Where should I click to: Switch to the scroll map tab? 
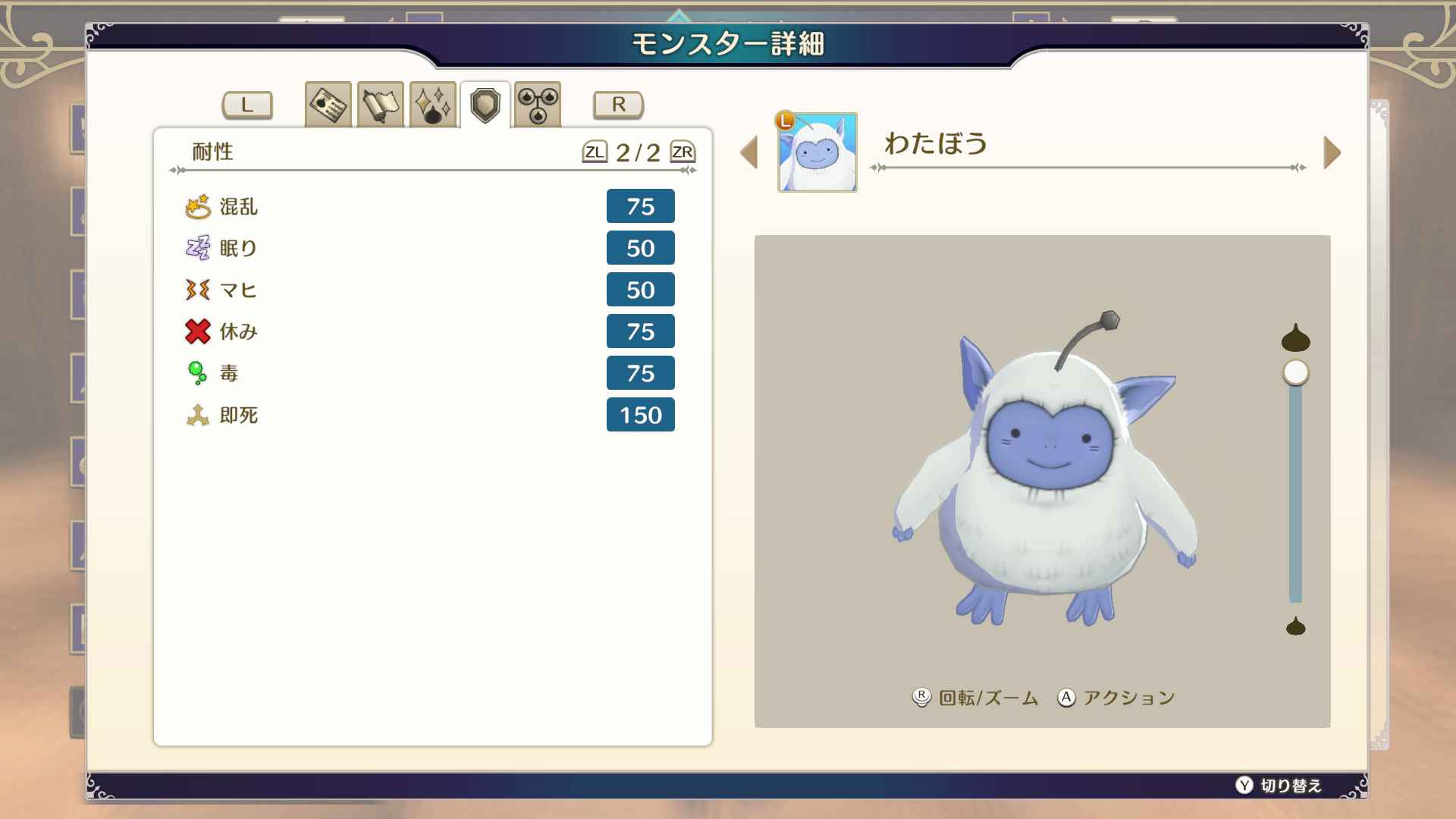(x=380, y=105)
